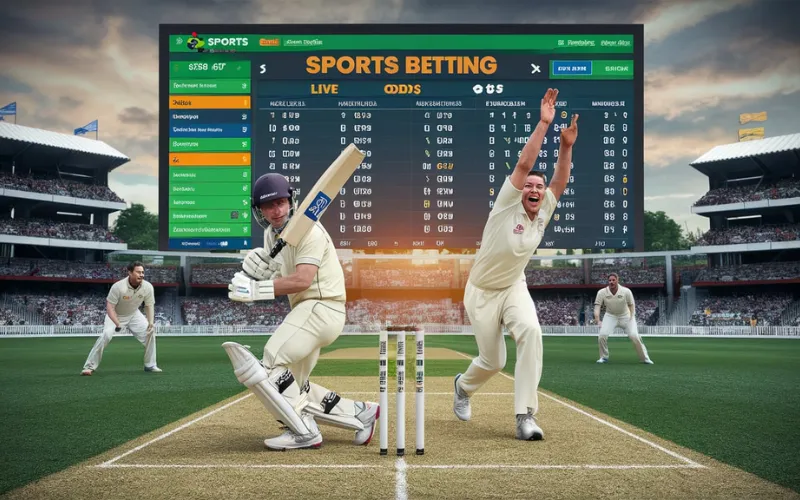
Task: Select the green button beside the blue one
Action: pyautogui.click(x=614, y=68)
